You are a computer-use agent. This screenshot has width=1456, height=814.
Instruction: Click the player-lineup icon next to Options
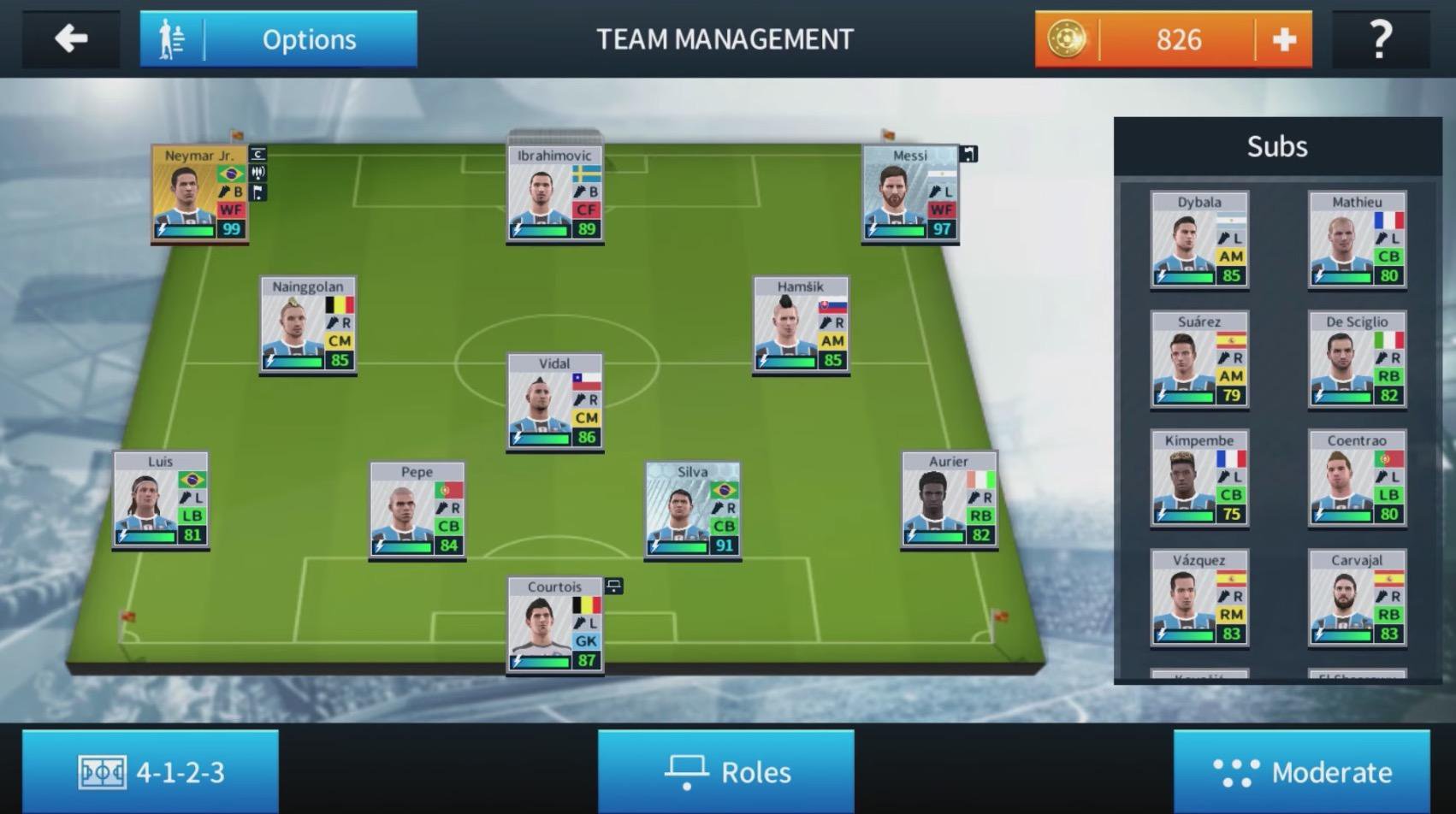170,38
